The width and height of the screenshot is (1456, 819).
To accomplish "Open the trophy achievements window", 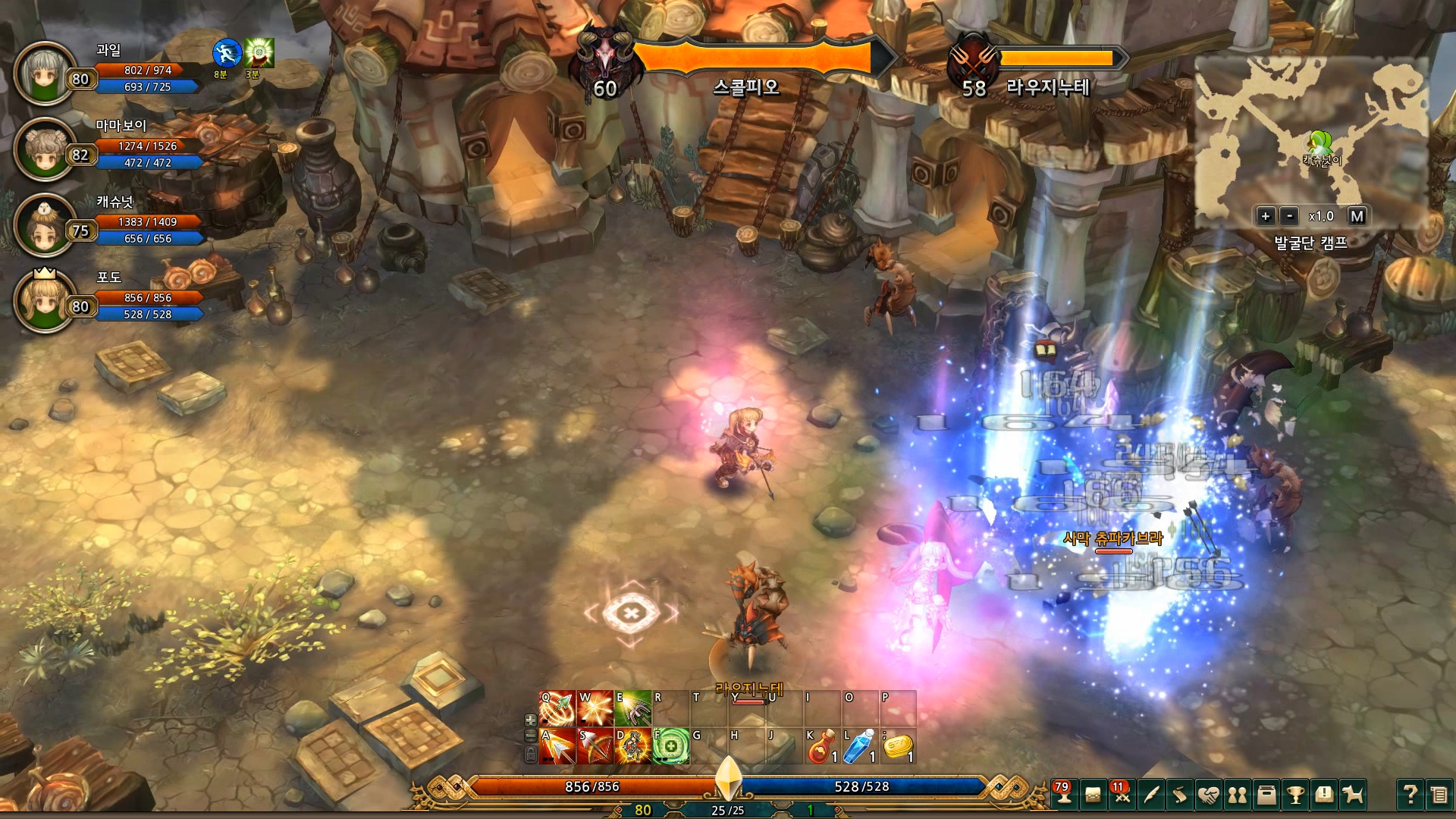I will (1295, 795).
